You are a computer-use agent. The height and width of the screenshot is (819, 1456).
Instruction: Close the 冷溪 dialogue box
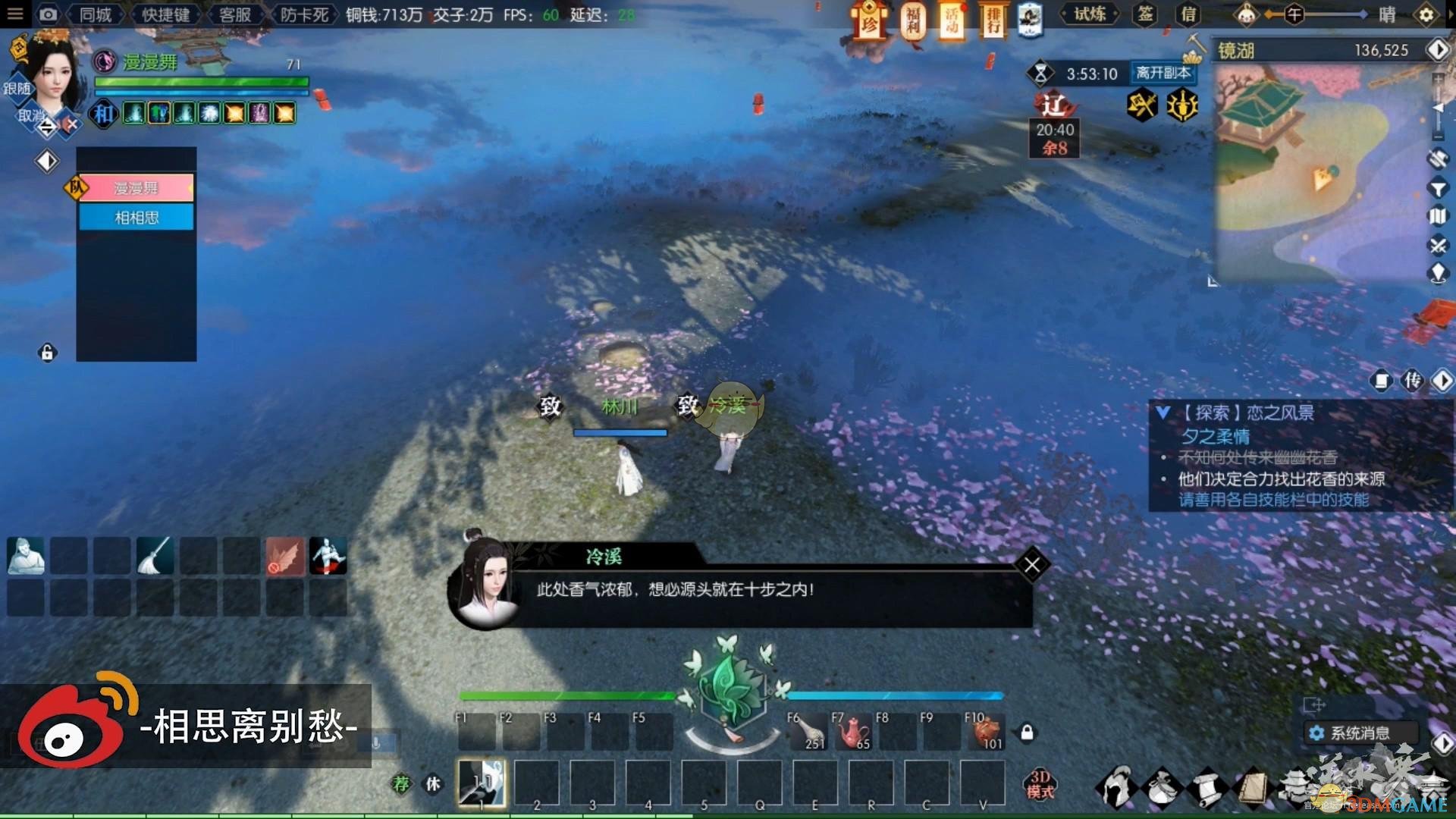pos(1032,564)
